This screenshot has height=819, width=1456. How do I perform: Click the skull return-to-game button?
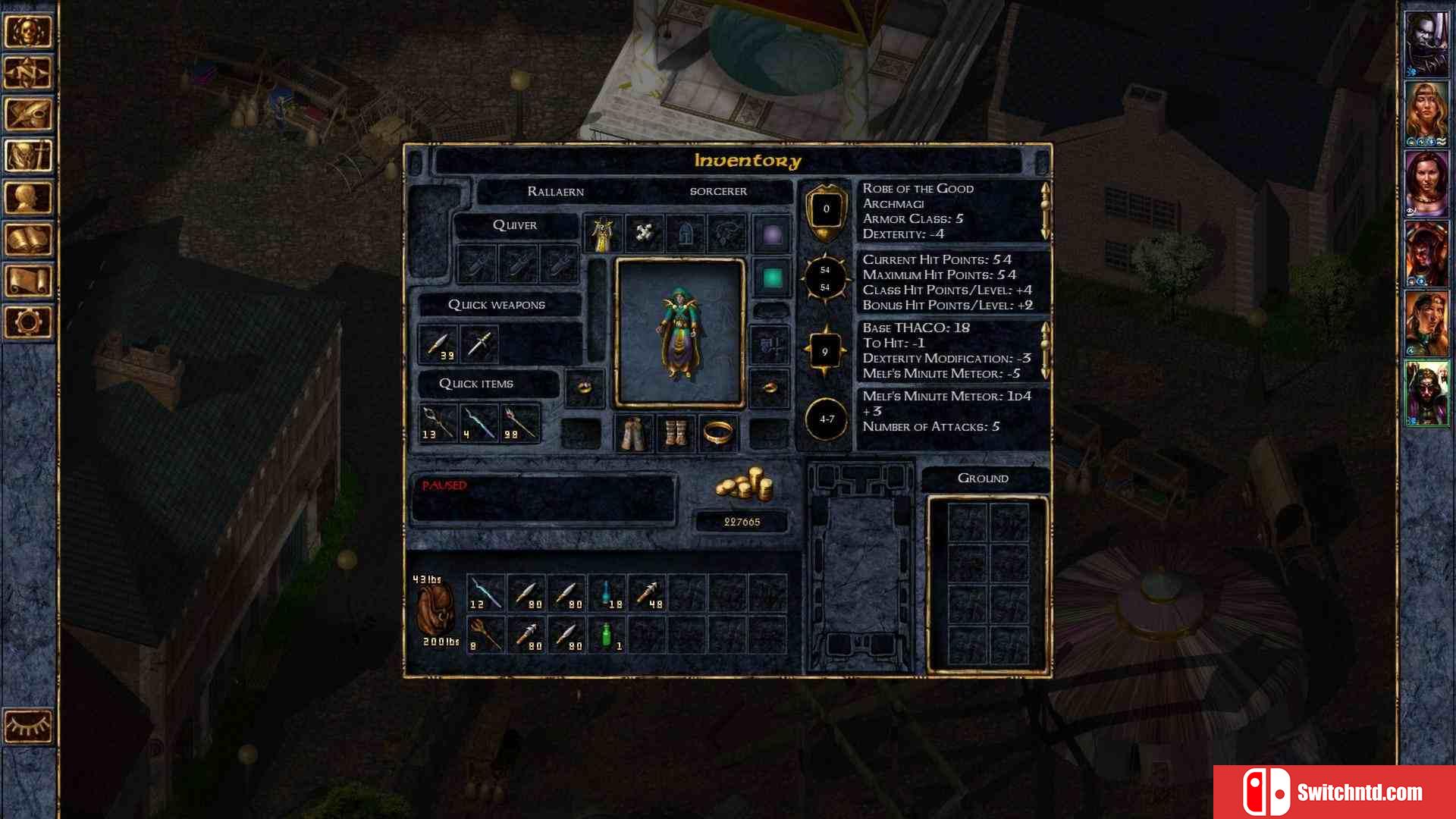tap(29, 31)
